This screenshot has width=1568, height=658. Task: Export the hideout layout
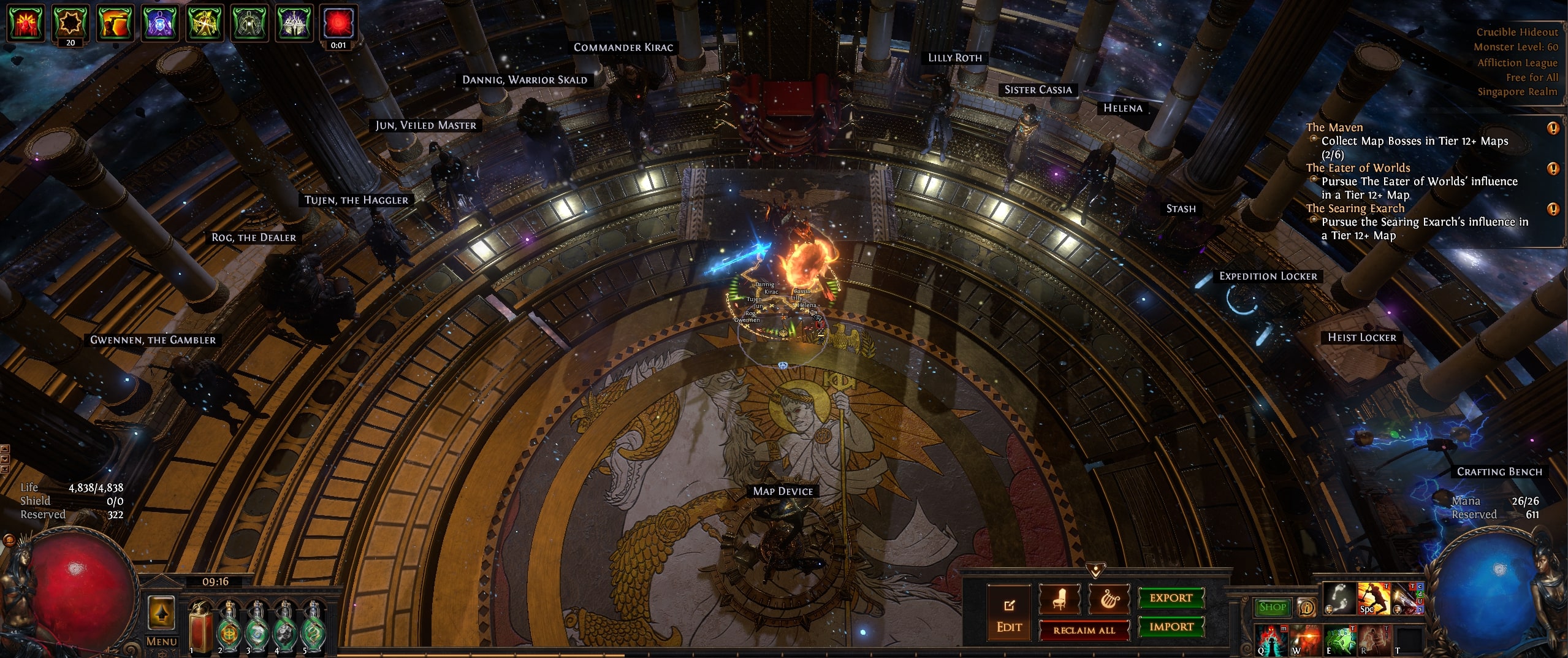(1171, 598)
